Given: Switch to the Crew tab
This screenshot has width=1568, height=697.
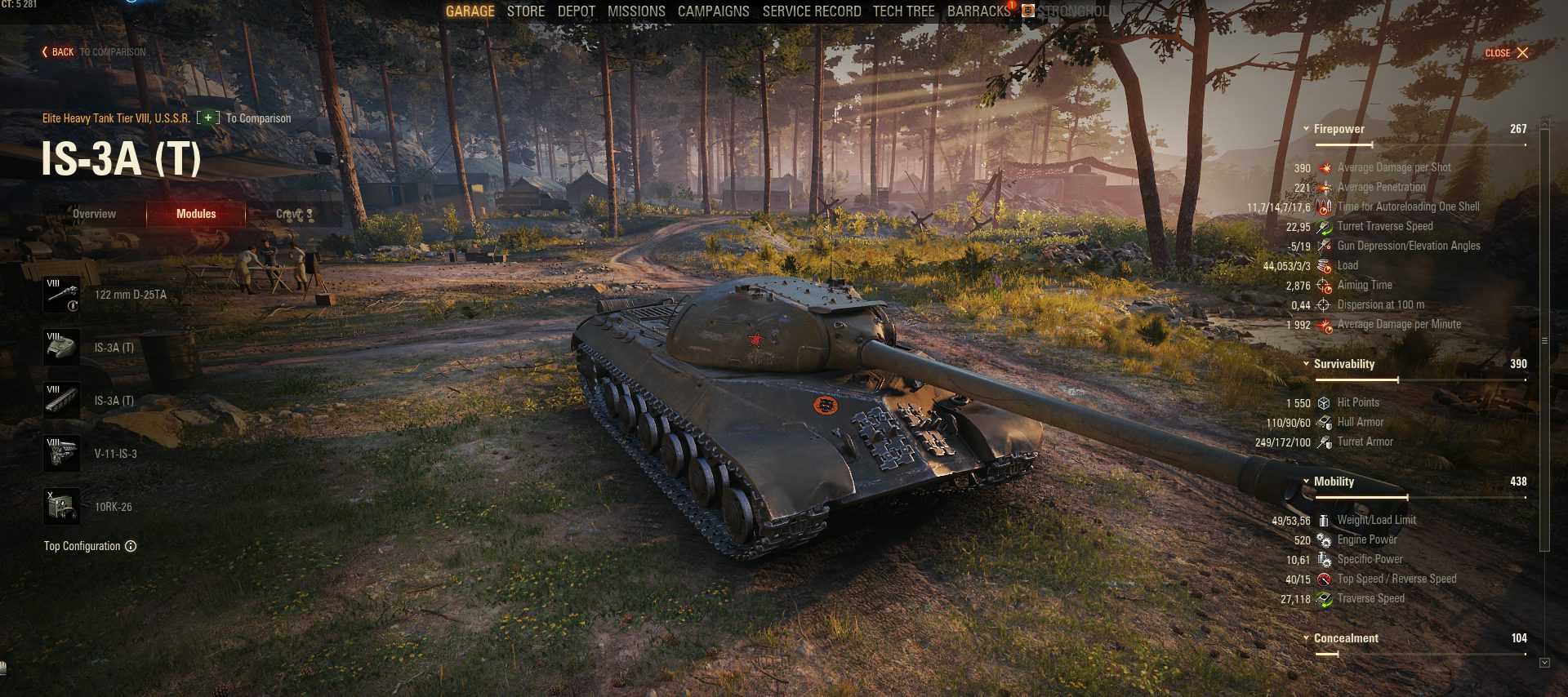Looking at the screenshot, I should (x=294, y=214).
